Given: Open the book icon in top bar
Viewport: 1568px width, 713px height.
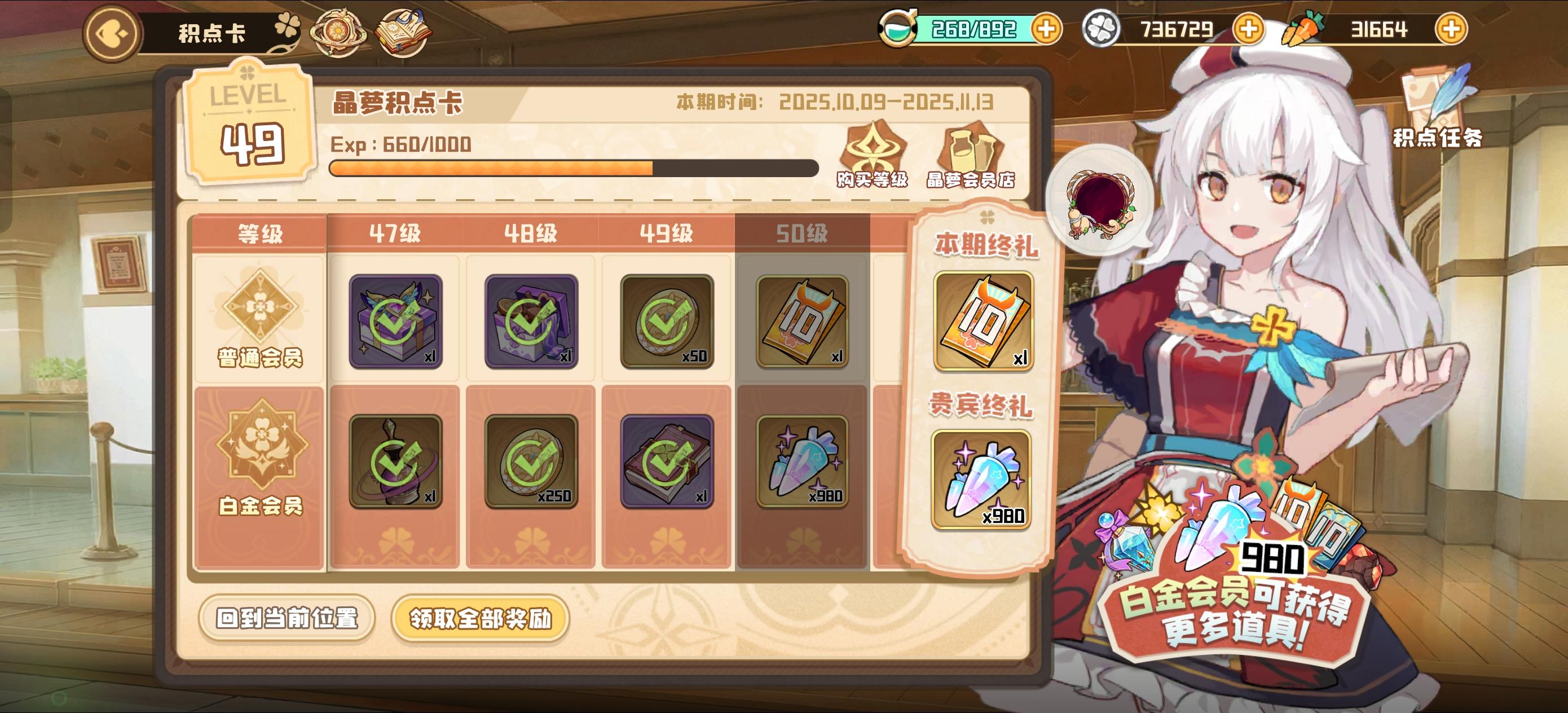Looking at the screenshot, I should tap(402, 32).
